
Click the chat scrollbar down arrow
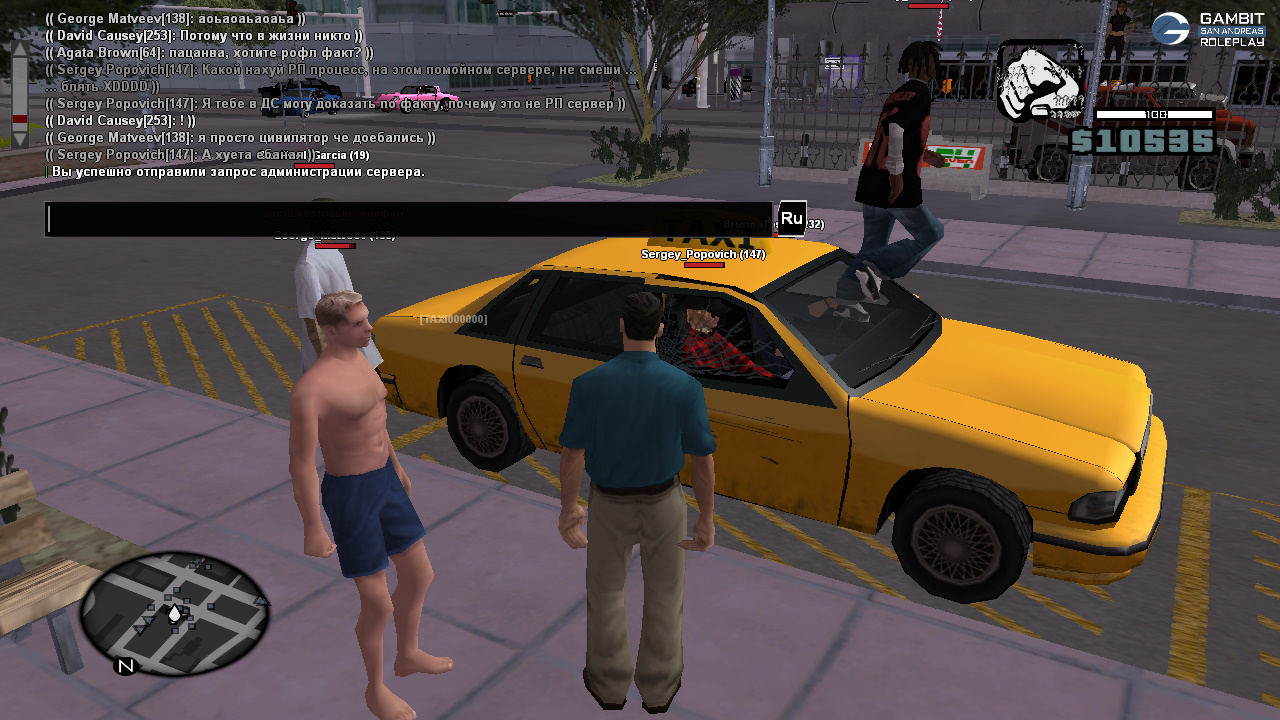(19, 140)
